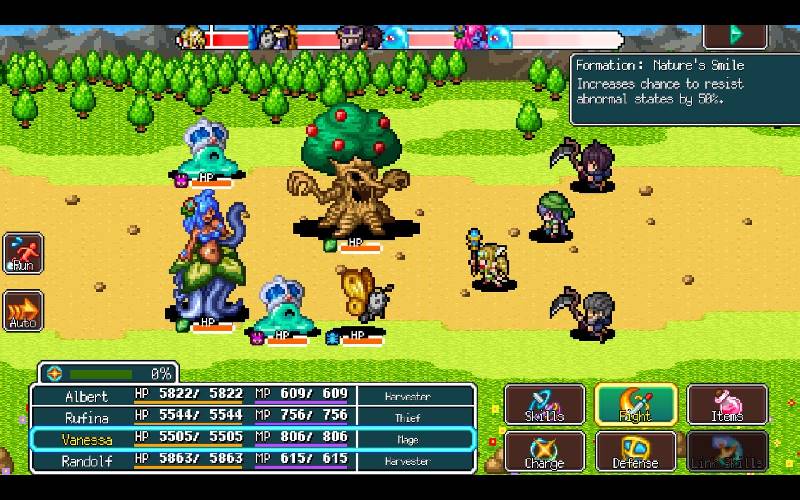Screen dimensions: 800x500
Task: Select the dimmed Link Skills button
Action: [728, 451]
